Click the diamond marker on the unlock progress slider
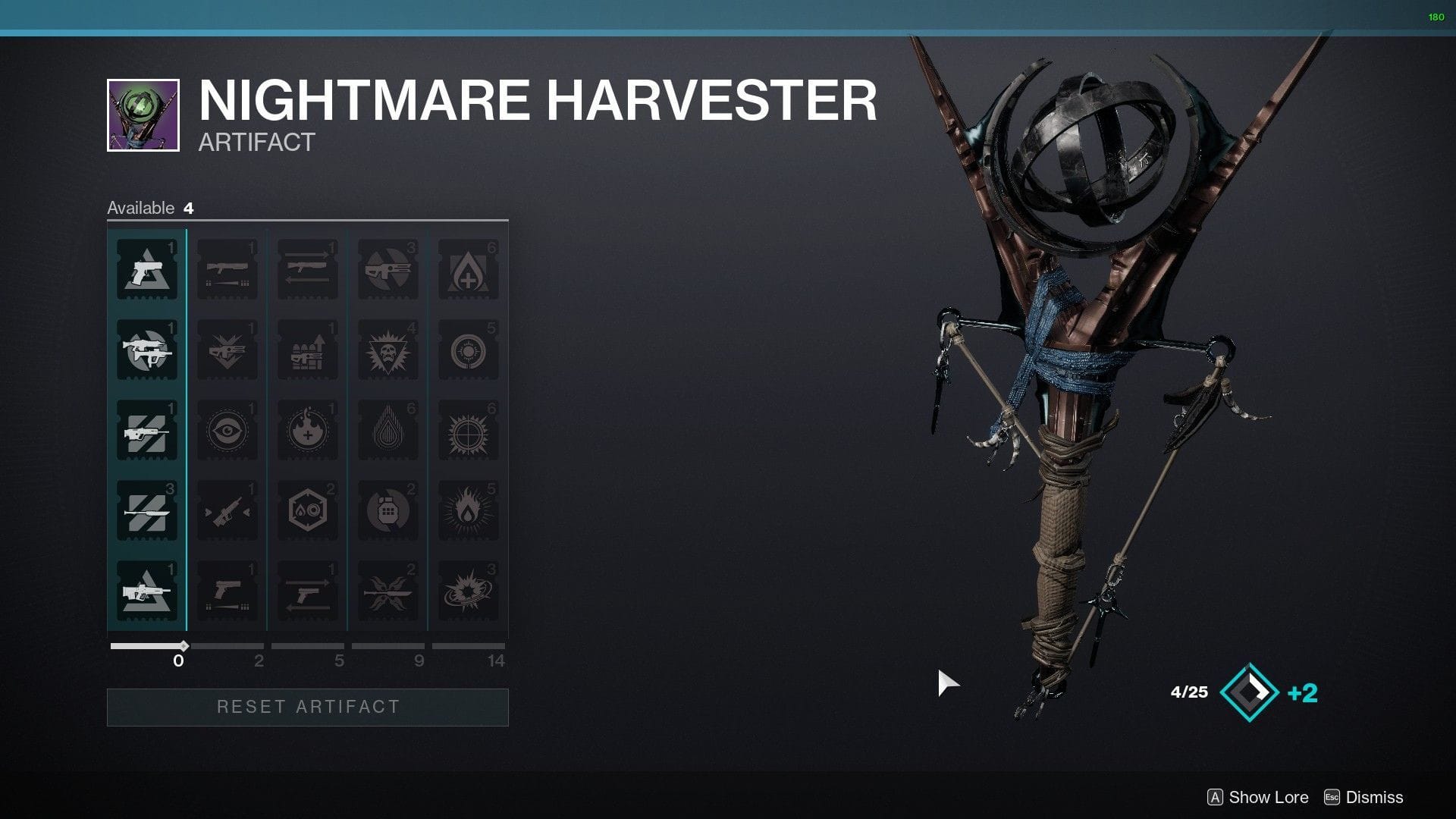The image size is (1456, 819). click(184, 647)
